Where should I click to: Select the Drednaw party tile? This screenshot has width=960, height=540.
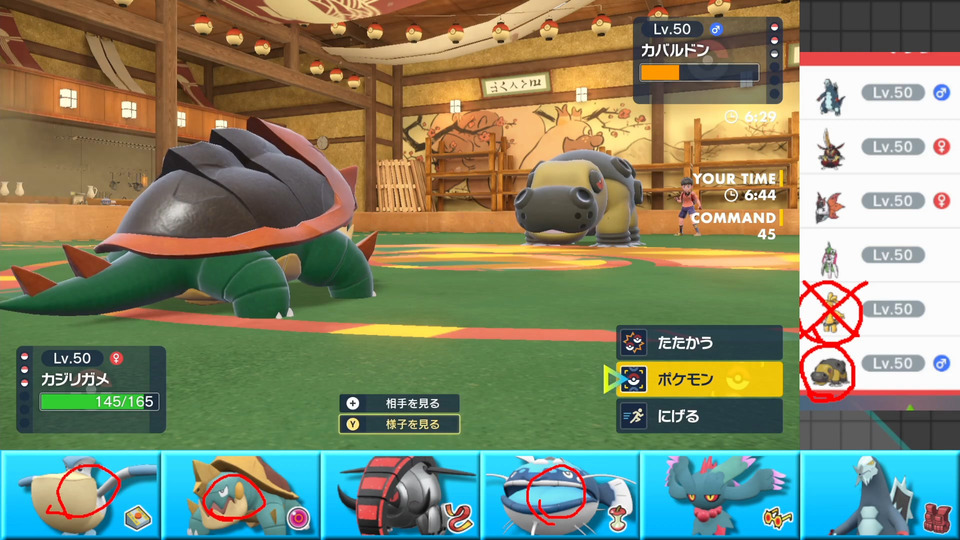pos(240,495)
